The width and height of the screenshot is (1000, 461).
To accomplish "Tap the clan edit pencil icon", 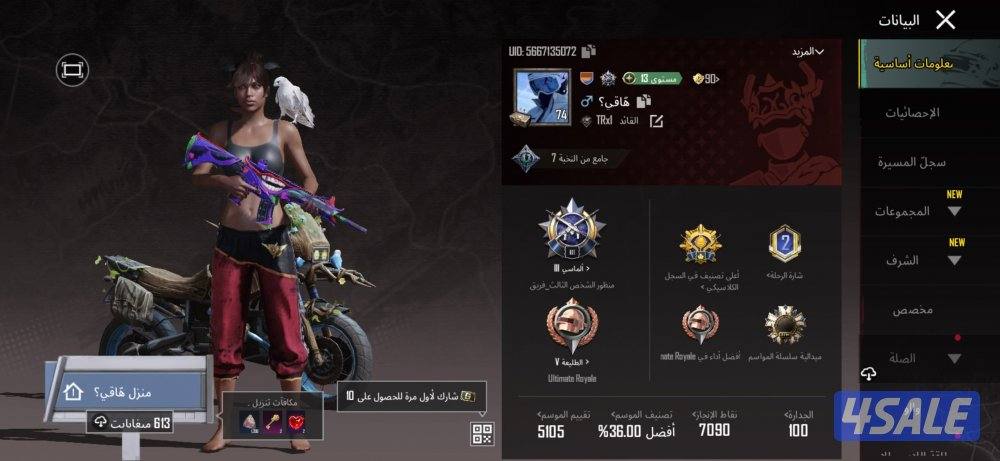I will point(656,121).
